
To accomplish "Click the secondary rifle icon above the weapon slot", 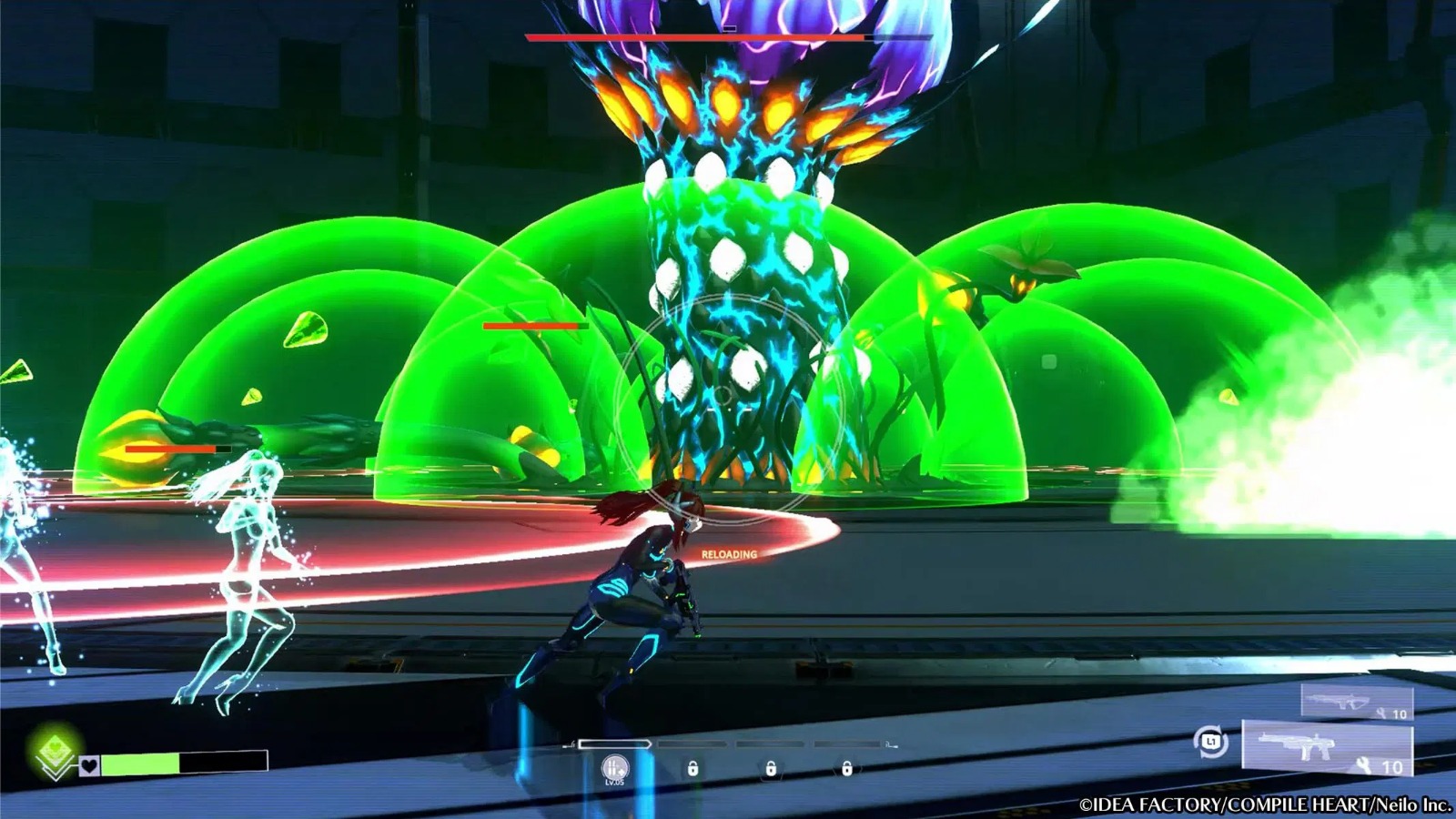I will 1336,701.
